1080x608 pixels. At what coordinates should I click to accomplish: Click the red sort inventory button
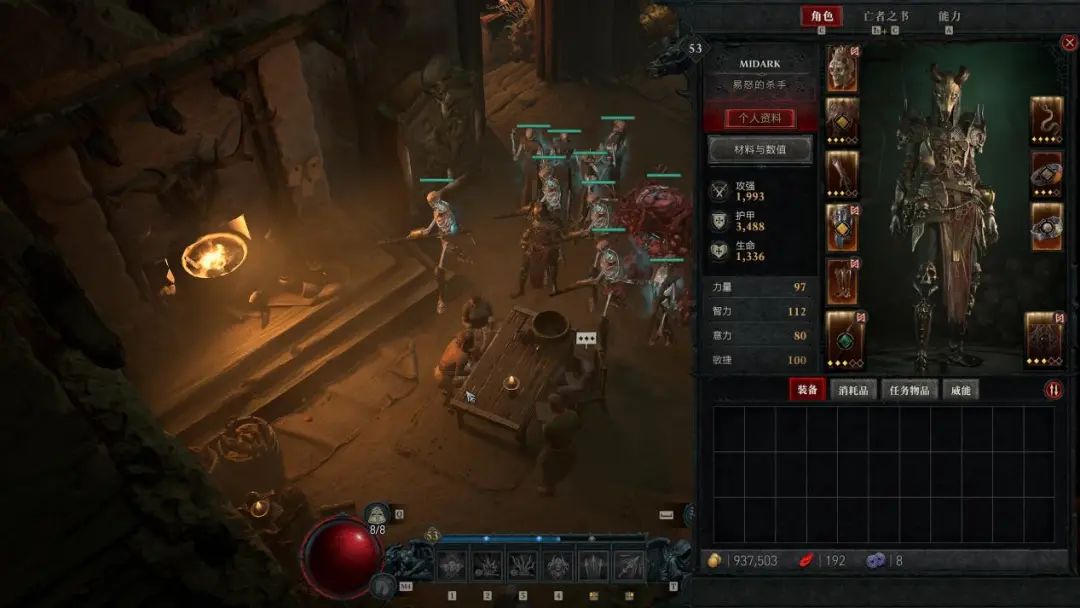(1053, 390)
